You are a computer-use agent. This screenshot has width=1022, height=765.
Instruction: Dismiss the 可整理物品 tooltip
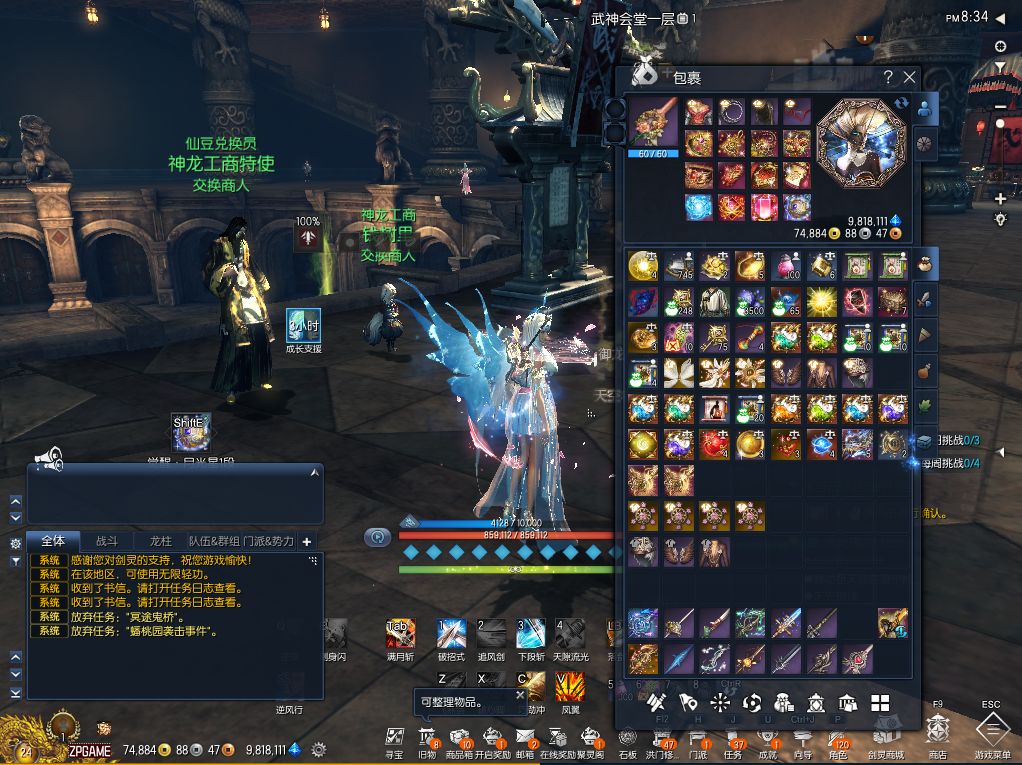click(520, 693)
